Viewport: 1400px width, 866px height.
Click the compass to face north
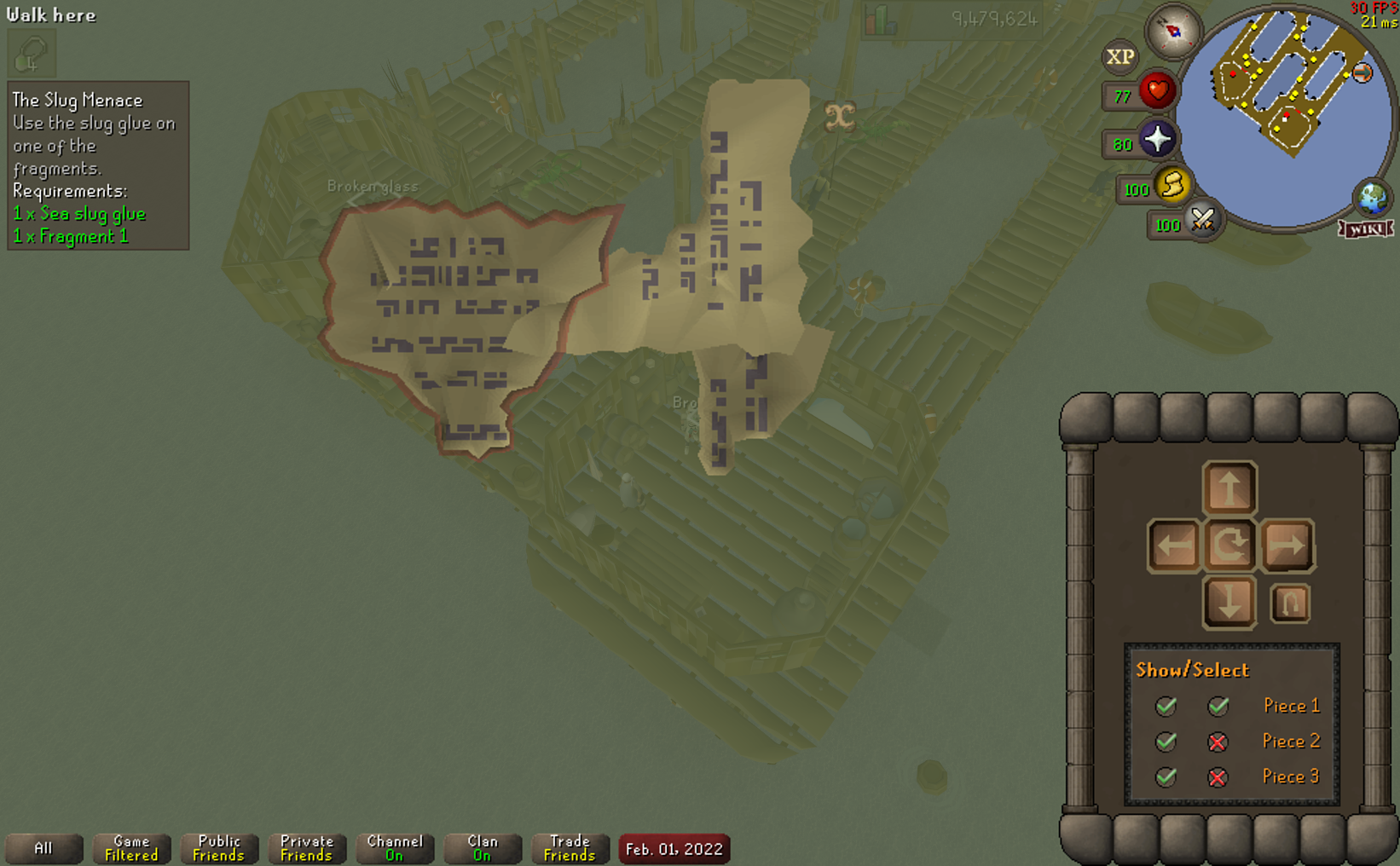(1173, 32)
